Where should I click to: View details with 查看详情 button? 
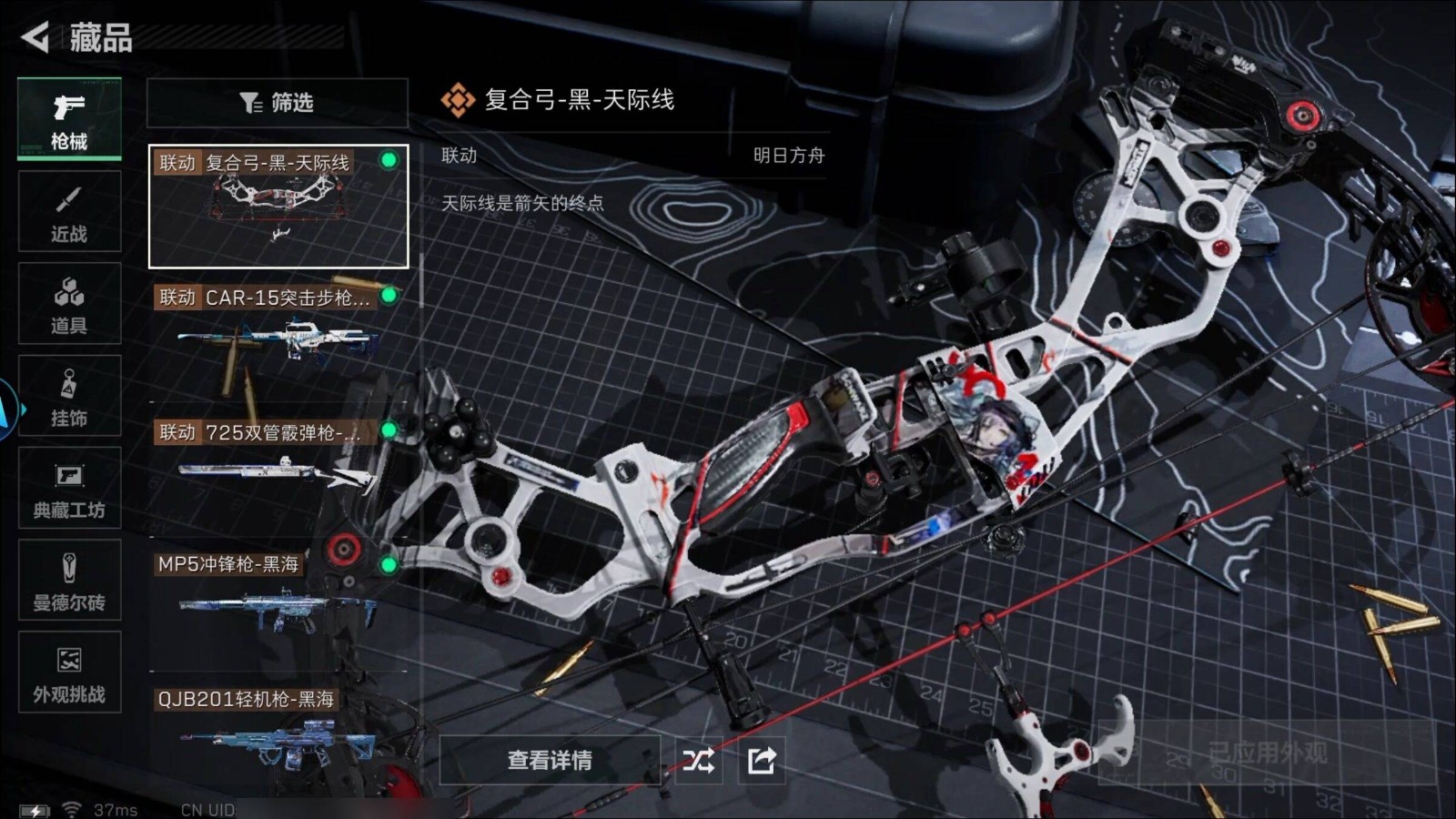(x=550, y=760)
